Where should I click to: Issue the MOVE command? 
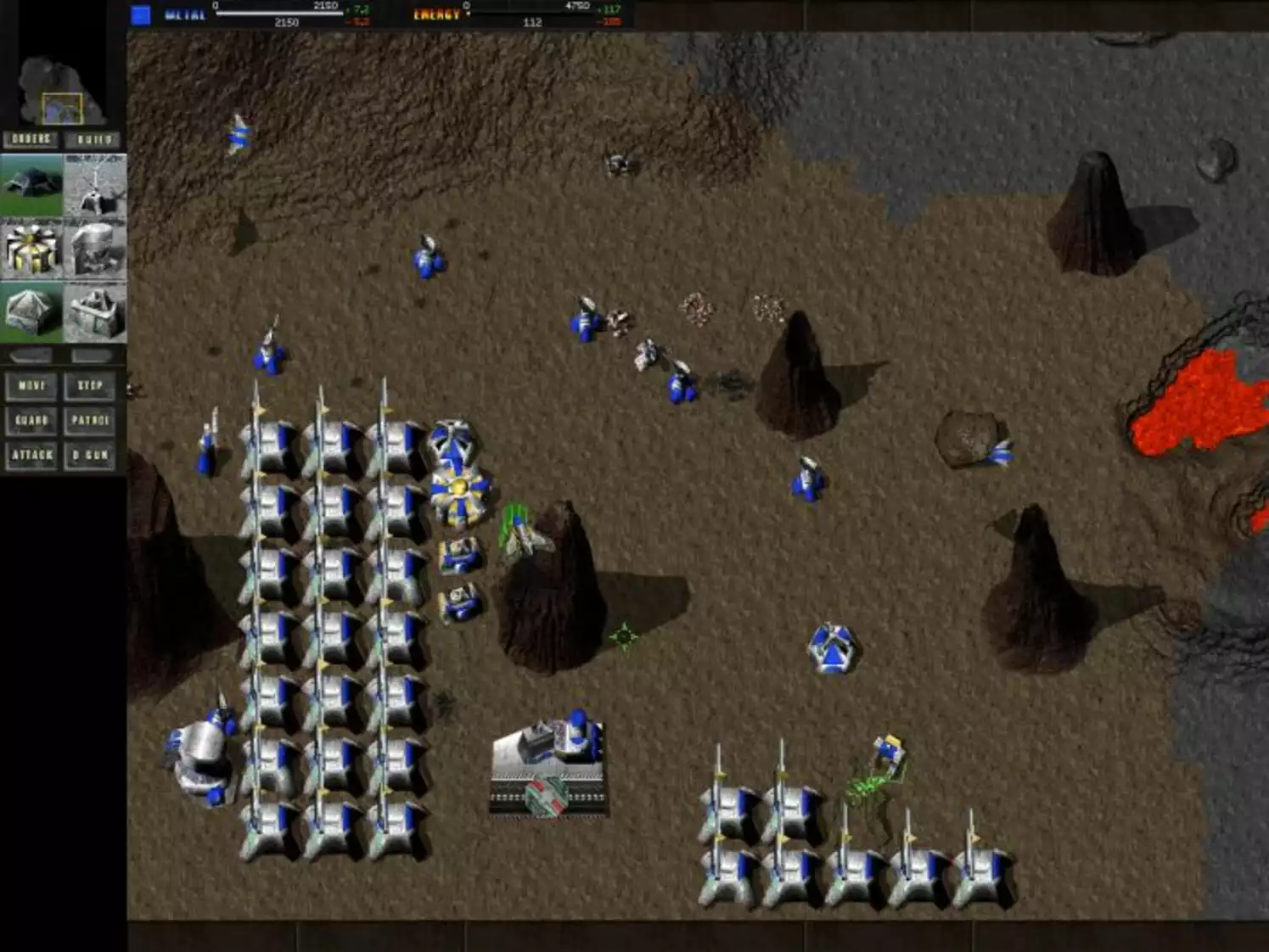[31, 387]
